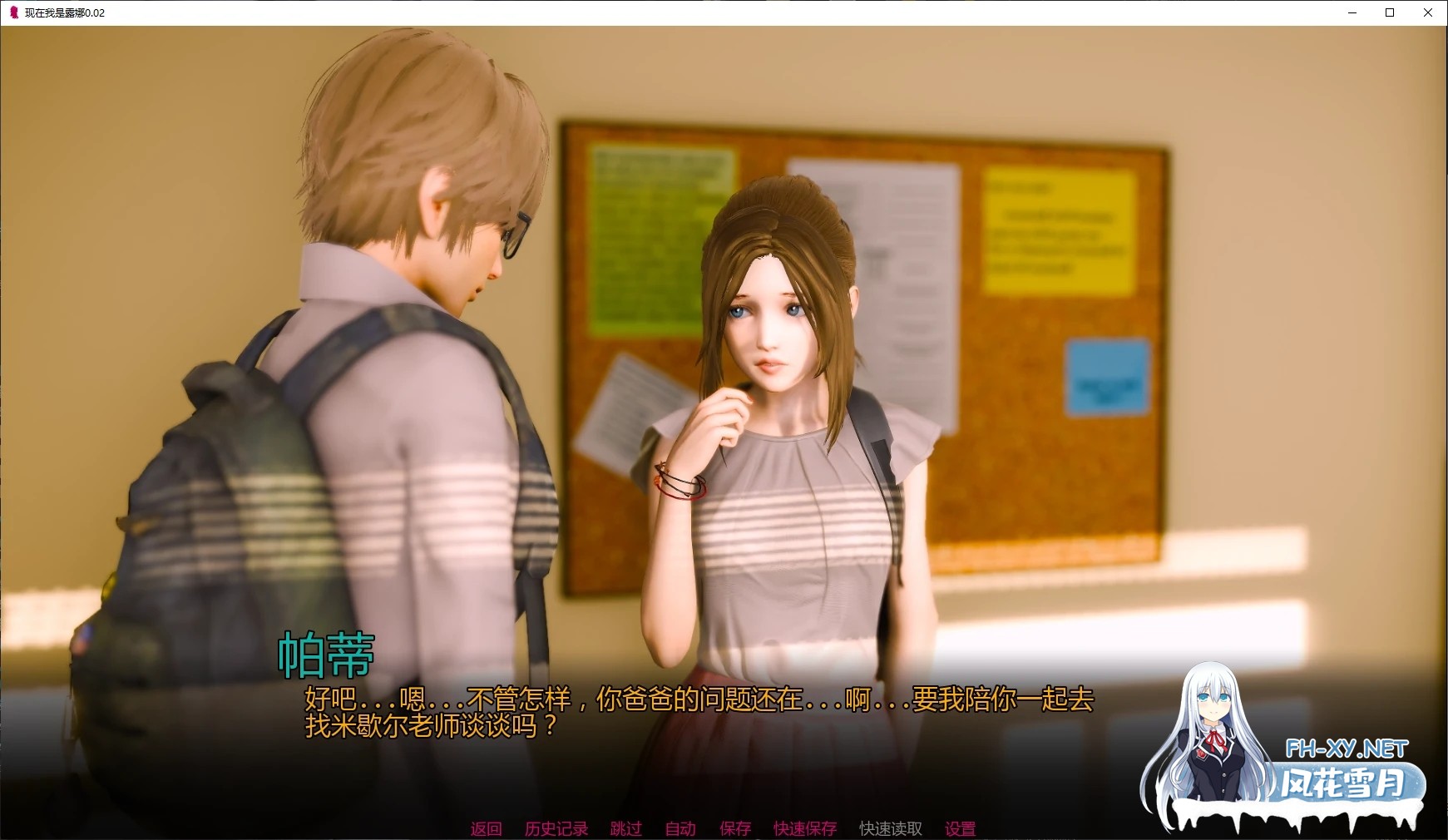The image size is (1448, 840).
Task: Open the 历史记录 dialogue history
Action: [556, 828]
